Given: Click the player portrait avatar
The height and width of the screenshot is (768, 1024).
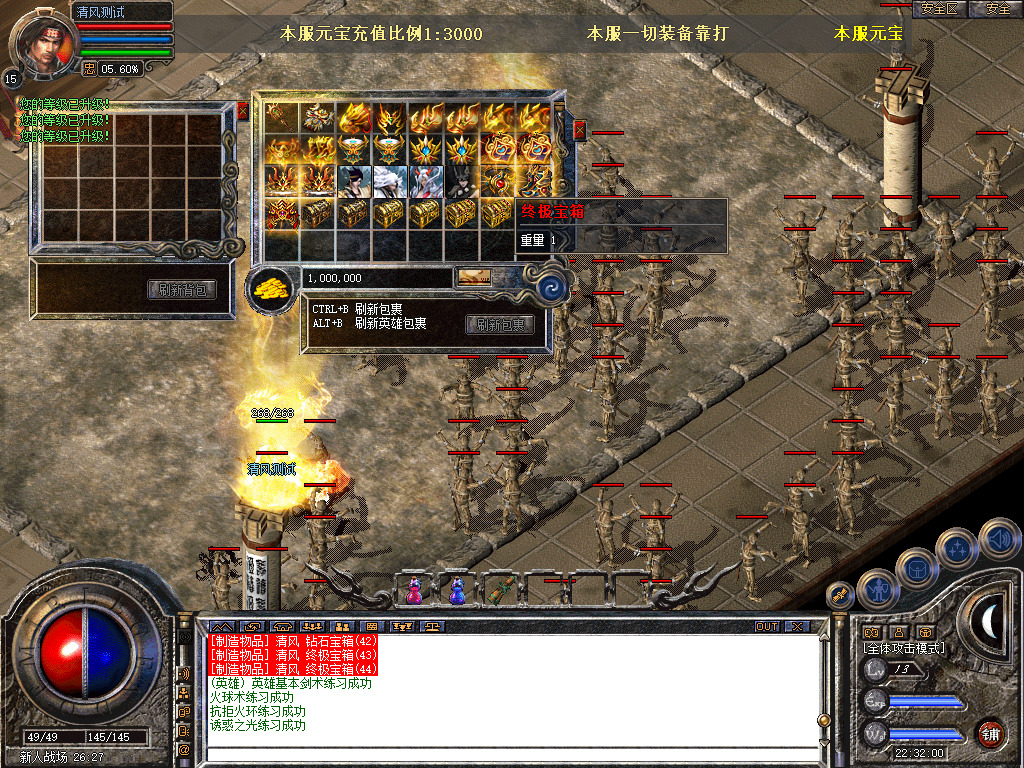Looking at the screenshot, I should click(x=40, y=42).
